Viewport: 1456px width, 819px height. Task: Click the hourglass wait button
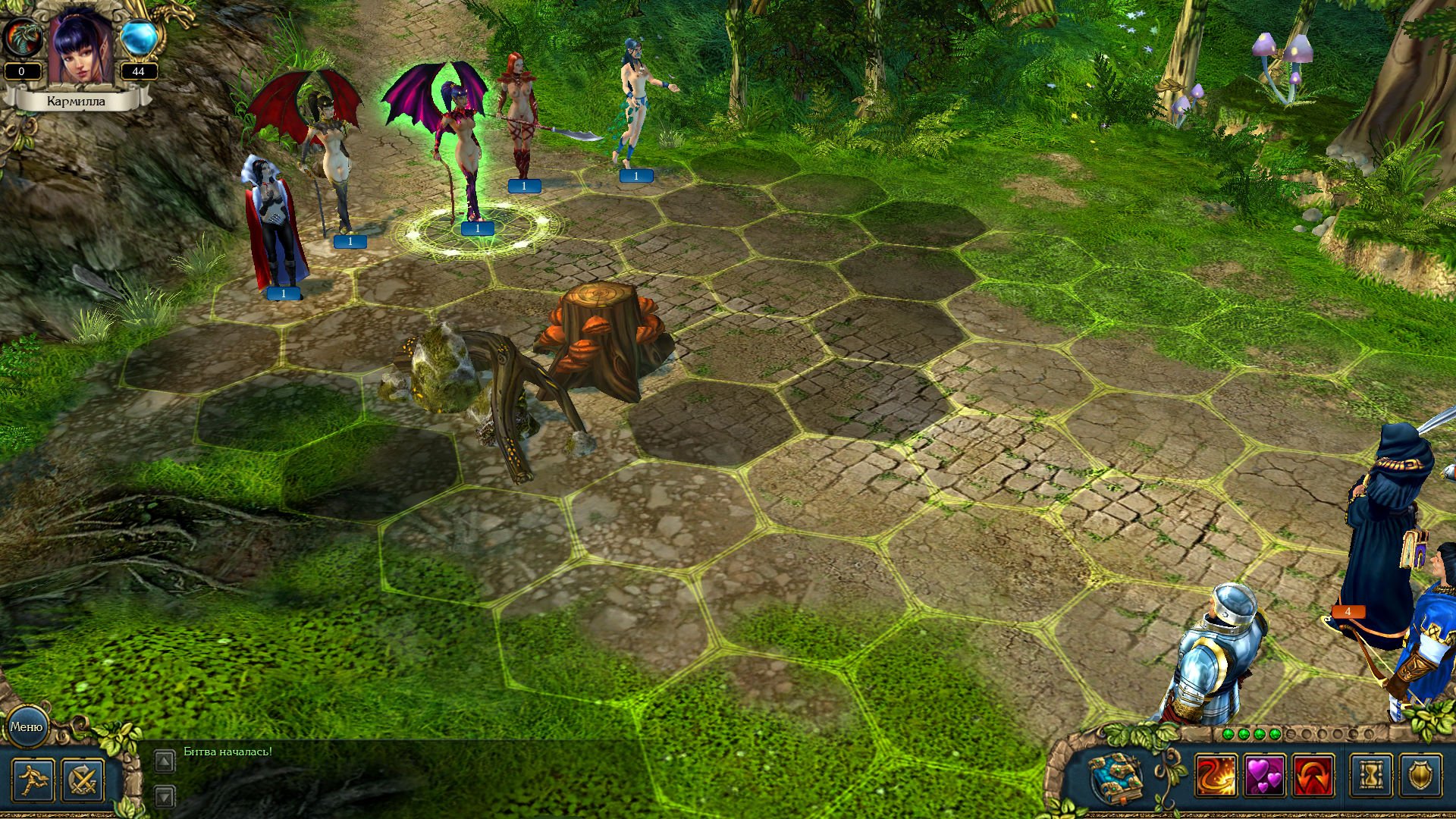[1372, 776]
